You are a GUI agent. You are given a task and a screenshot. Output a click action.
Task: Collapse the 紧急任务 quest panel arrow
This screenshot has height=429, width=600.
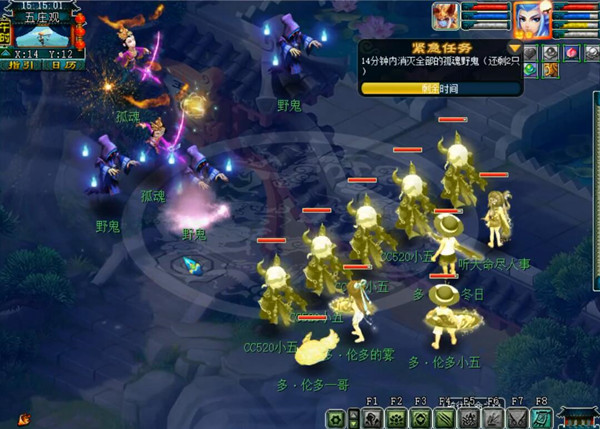point(515,47)
